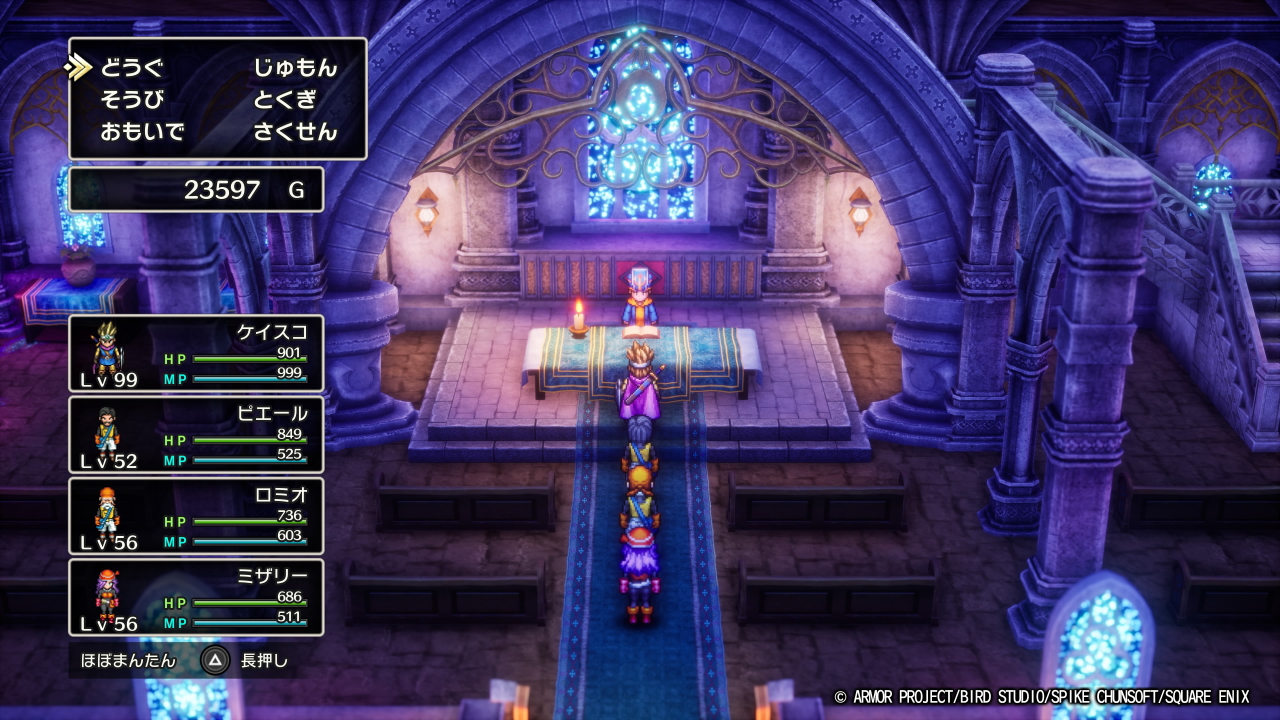The image size is (1280, 720).
Task: Open the どうぐ items menu
Action: [x=131, y=68]
